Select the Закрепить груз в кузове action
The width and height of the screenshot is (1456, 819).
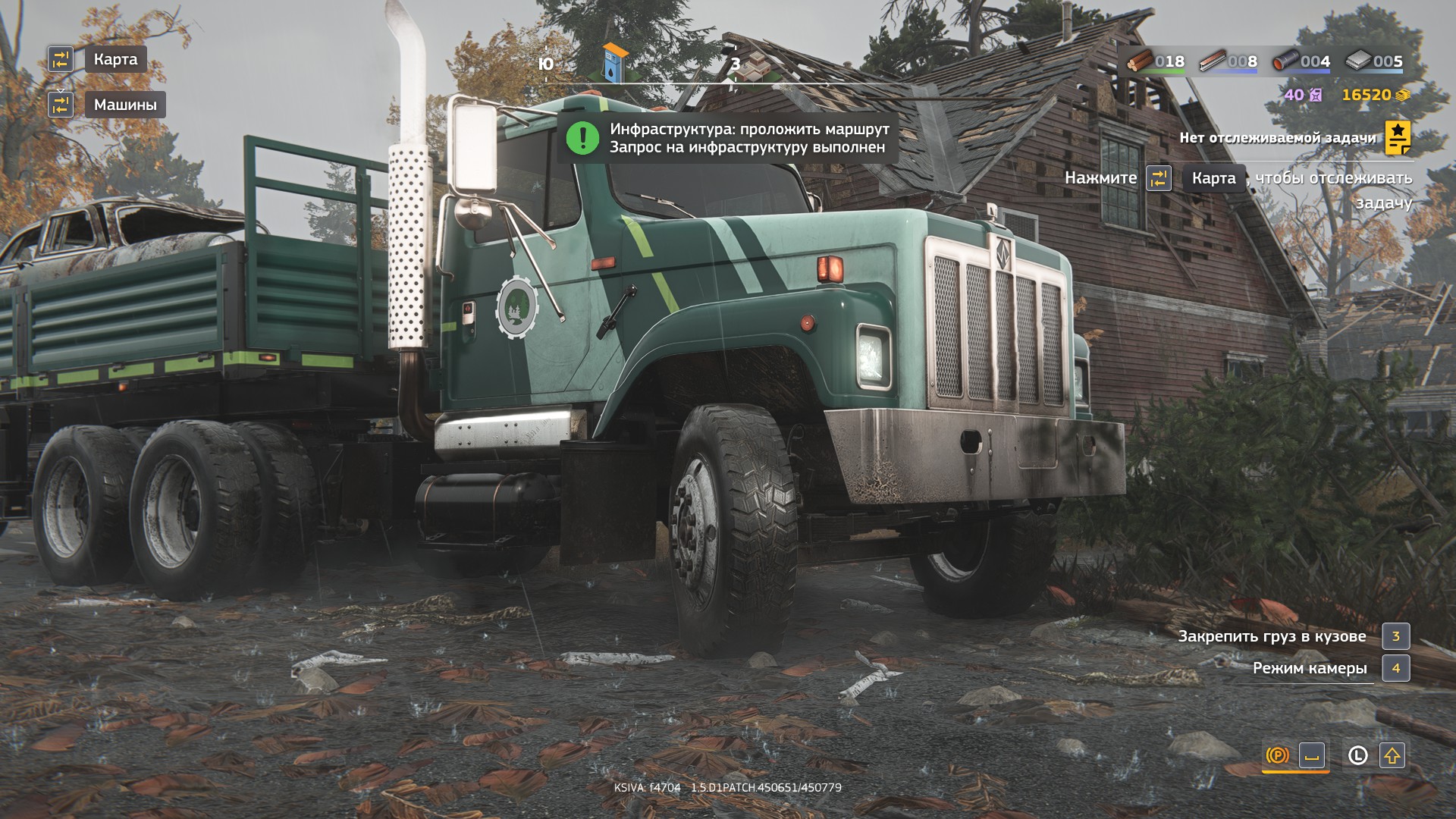click(1272, 636)
